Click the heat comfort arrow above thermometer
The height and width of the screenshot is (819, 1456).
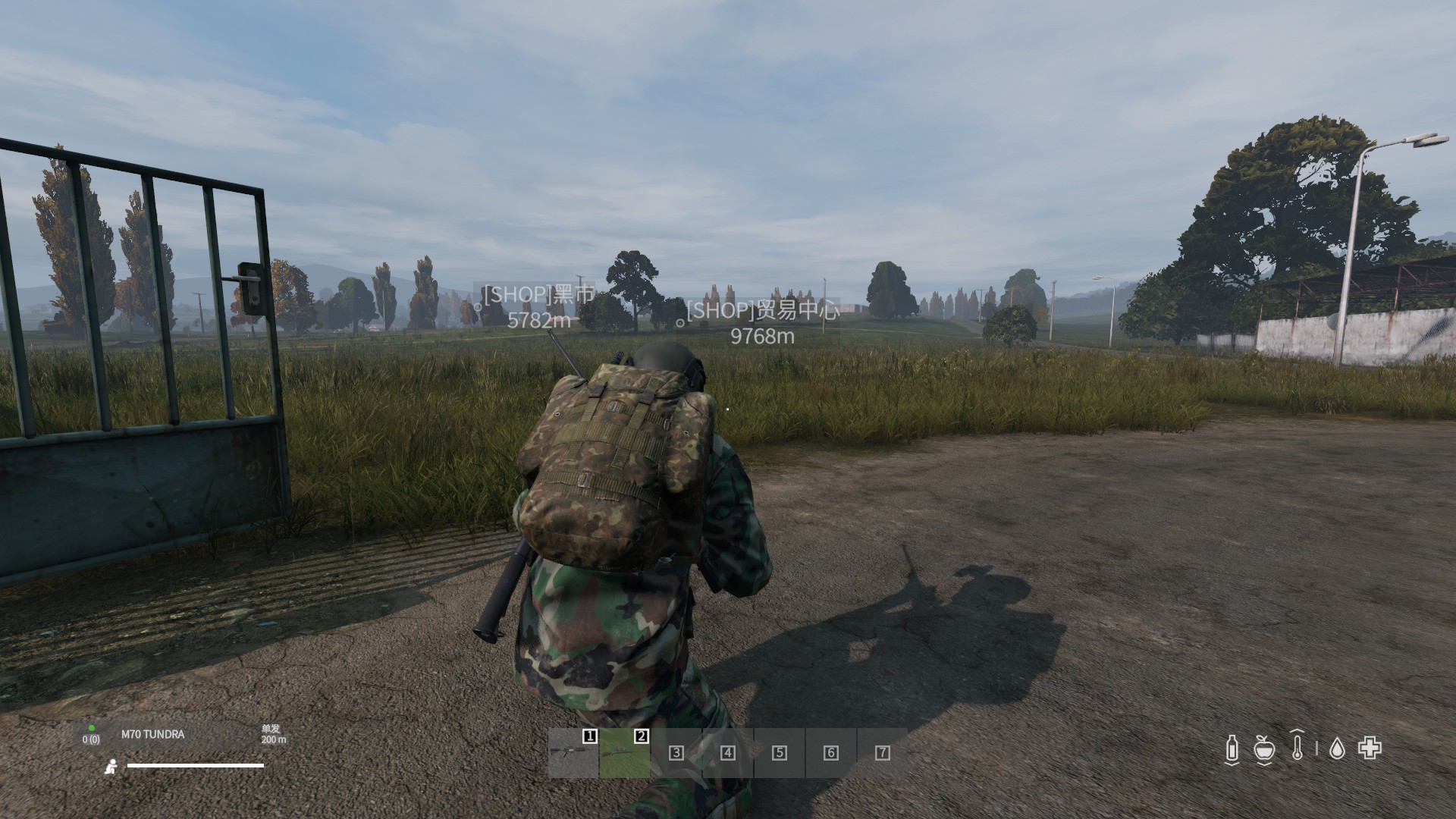point(1297,730)
